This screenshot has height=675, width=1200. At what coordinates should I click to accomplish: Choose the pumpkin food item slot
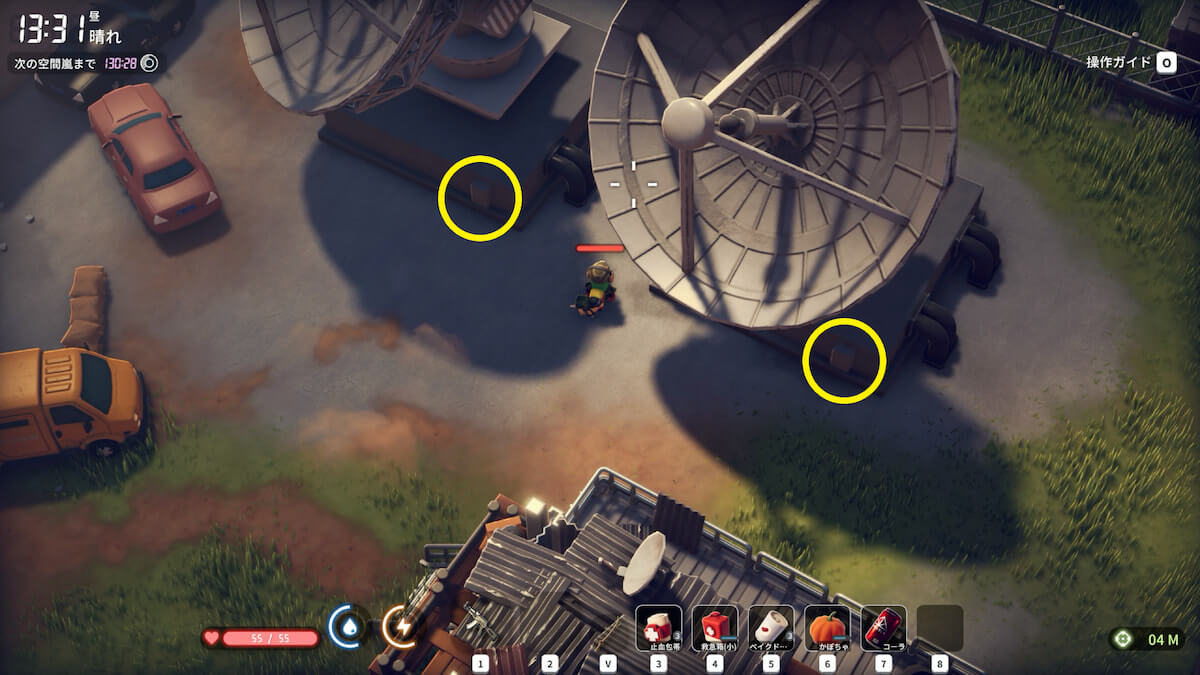pyautogui.click(x=827, y=628)
